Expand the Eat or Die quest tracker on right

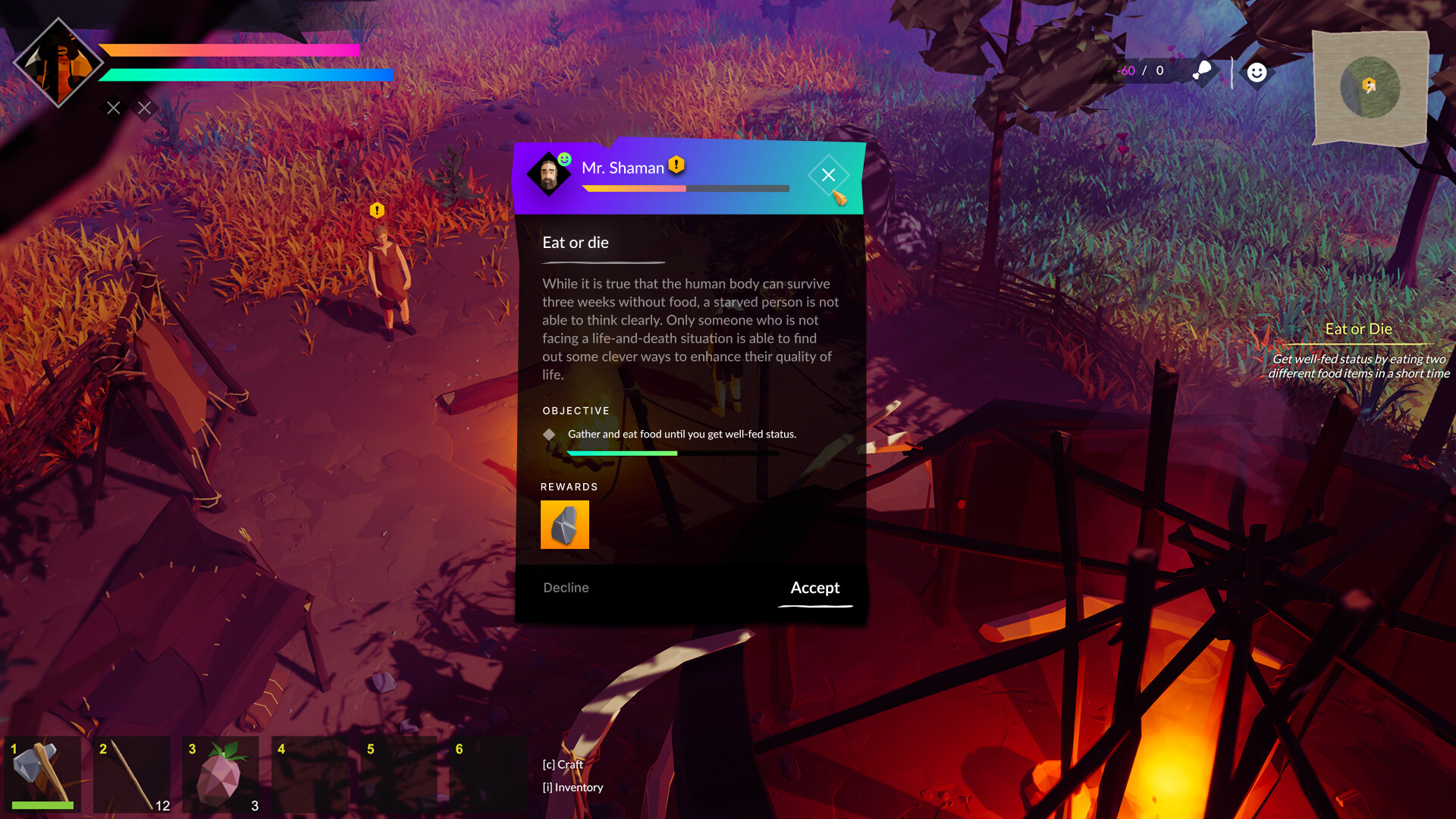[1357, 328]
